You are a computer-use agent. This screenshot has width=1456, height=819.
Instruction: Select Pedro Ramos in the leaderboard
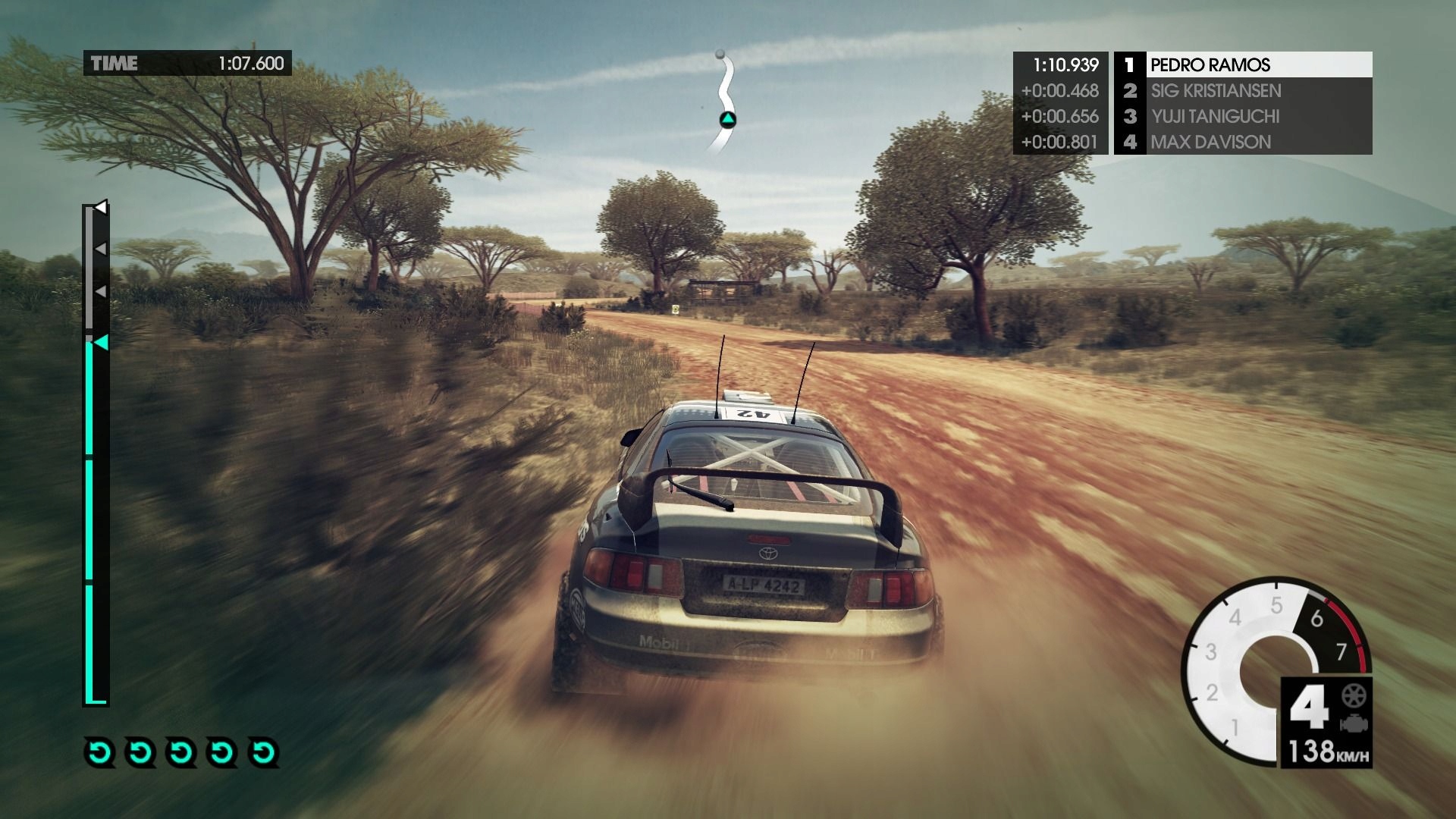[x=1242, y=64]
